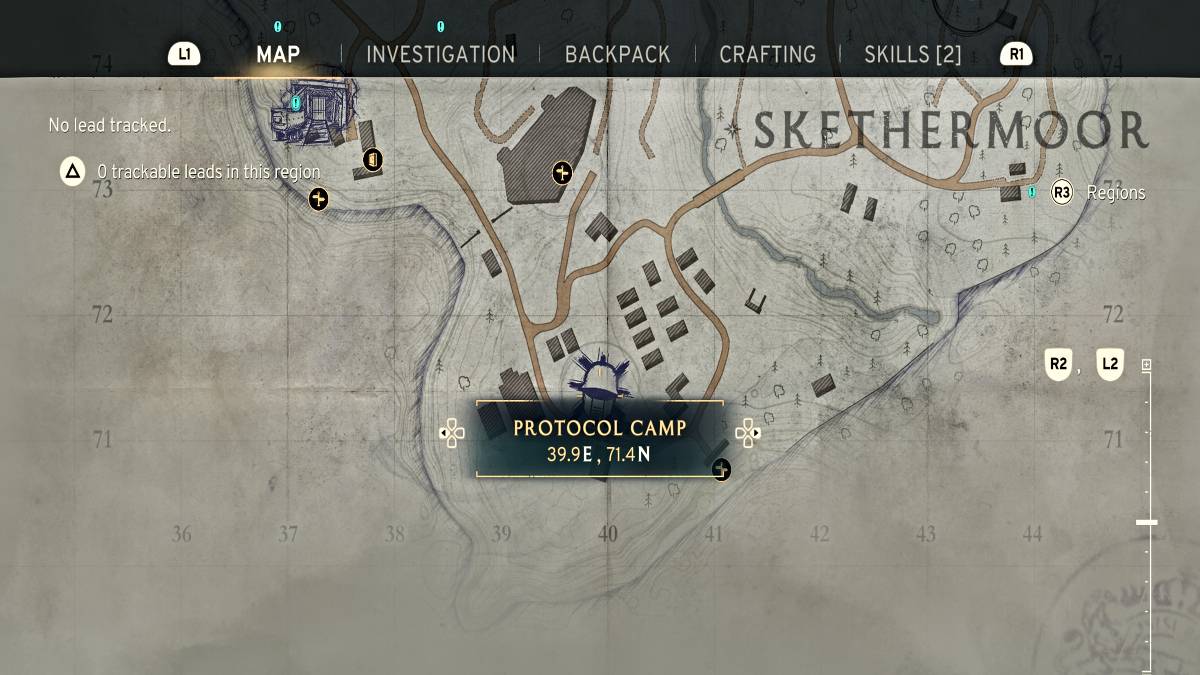Open the Crafting tab
This screenshot has height=675, width=1200.
[767, 54]
